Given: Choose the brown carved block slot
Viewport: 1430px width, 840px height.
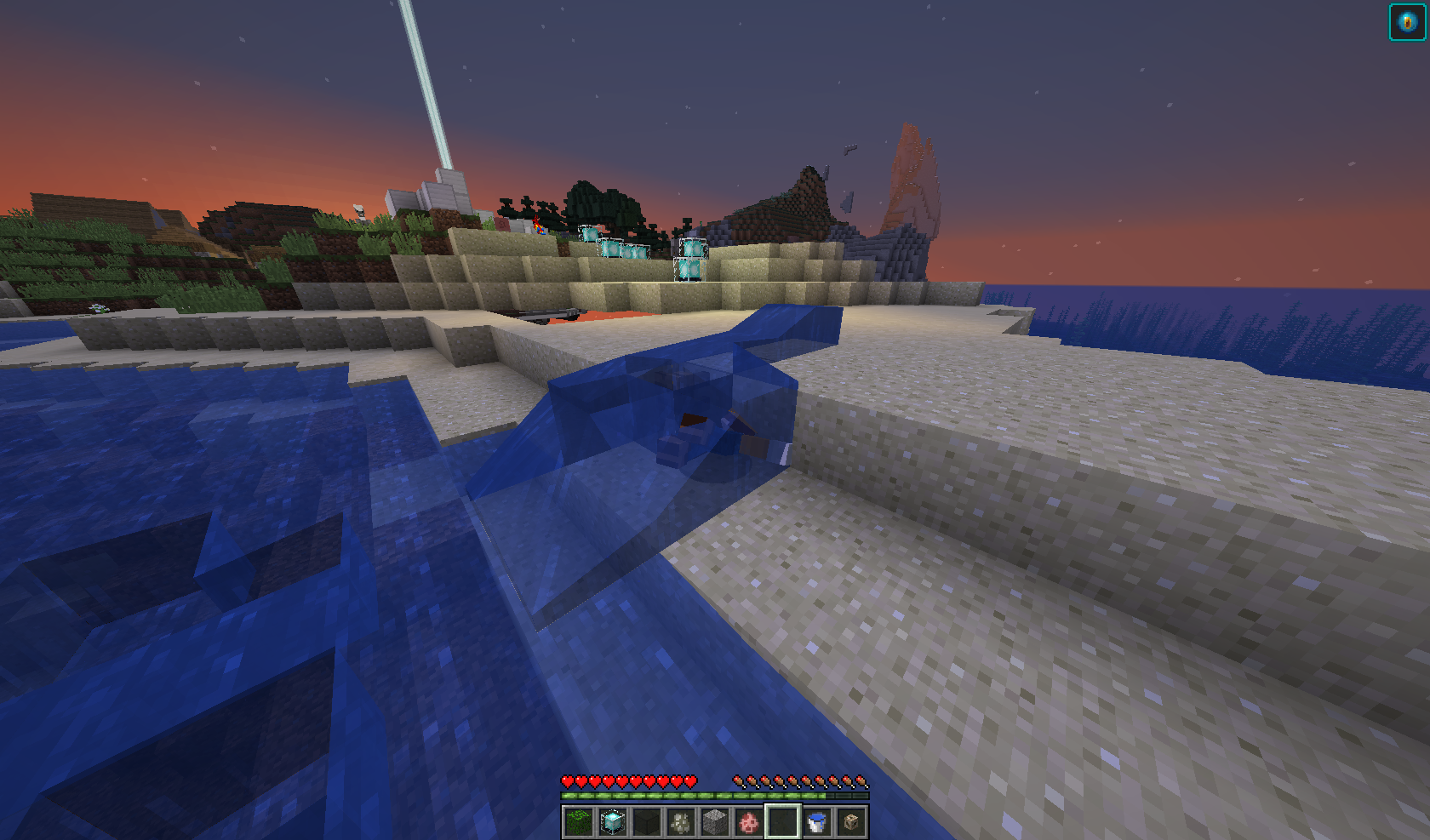Looking at the screenshot, I should click(851, 822).
